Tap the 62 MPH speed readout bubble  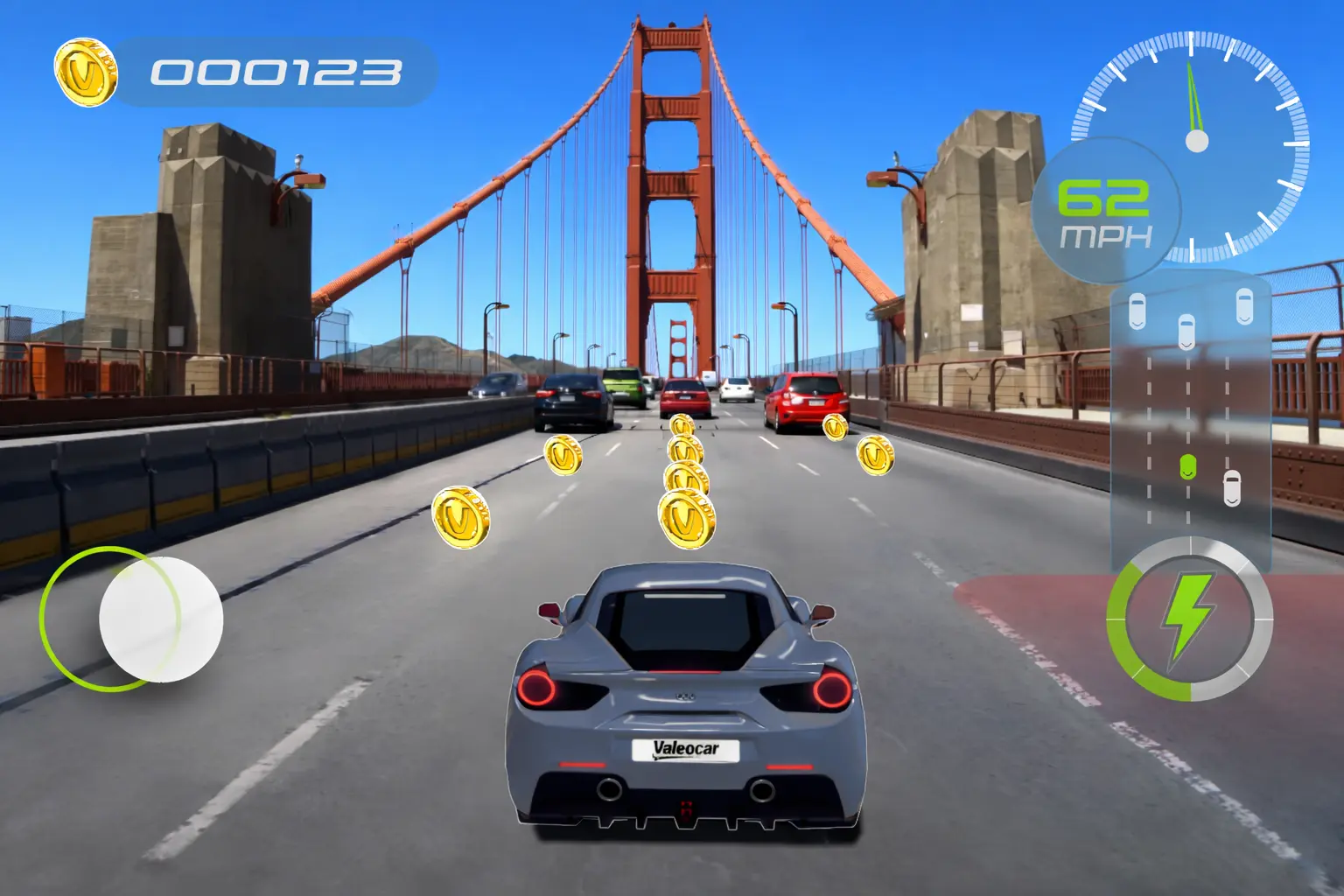[1106, 210]
